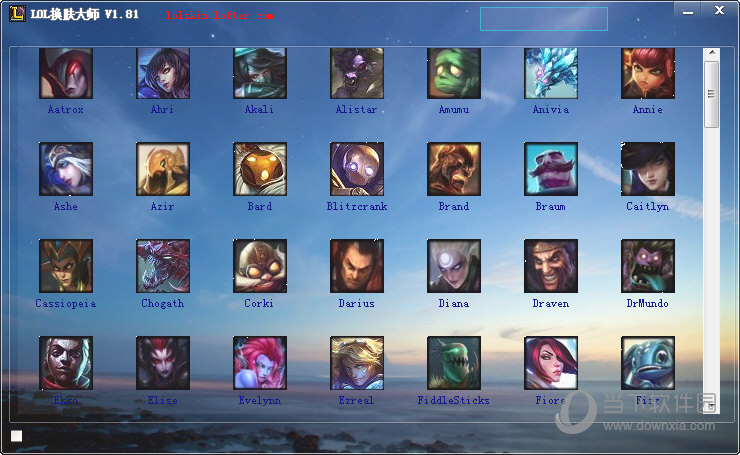Viewport: 740px width, 455px height.
Task: Click the Bard champion portrait
Action: (260, 168)
